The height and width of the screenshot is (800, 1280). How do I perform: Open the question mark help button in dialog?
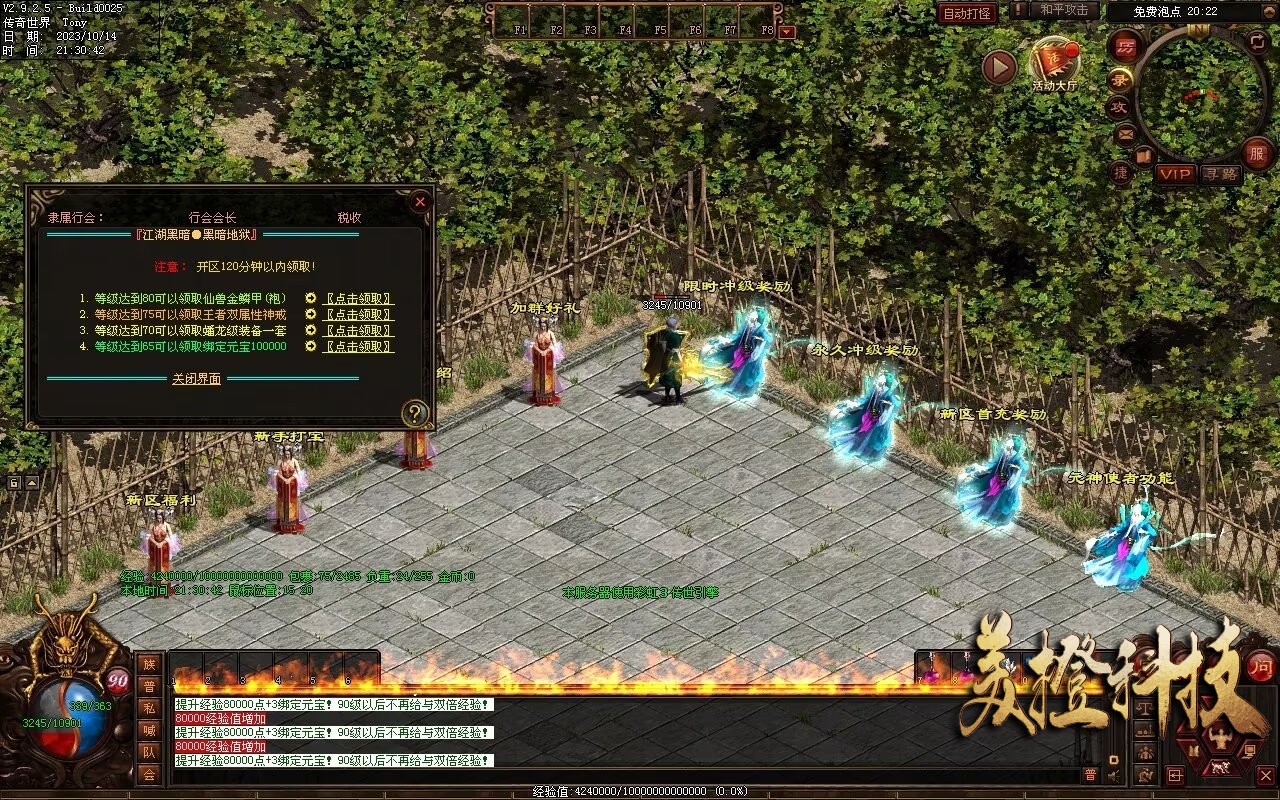[415, 413]
